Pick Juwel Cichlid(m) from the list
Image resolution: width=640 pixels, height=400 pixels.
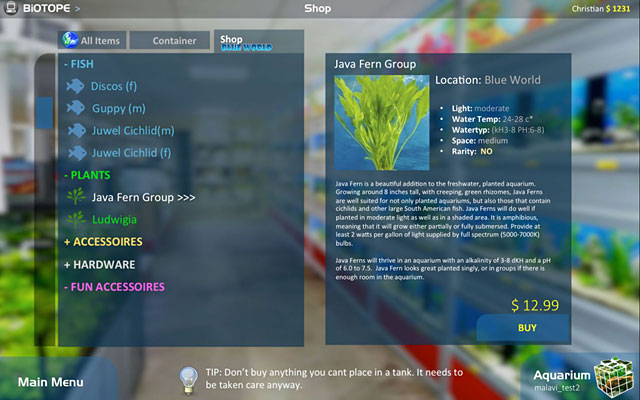132,131
